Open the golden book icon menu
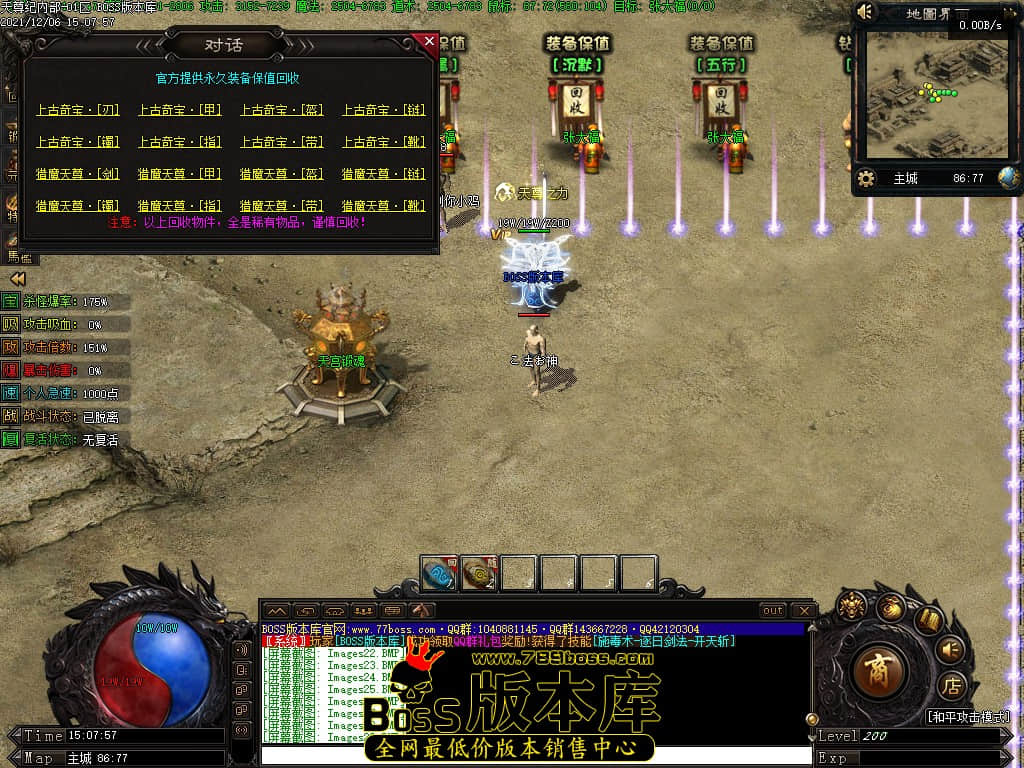Image resolution: width=1024 pixels, height=768 pixels. (x=929, y=619)
